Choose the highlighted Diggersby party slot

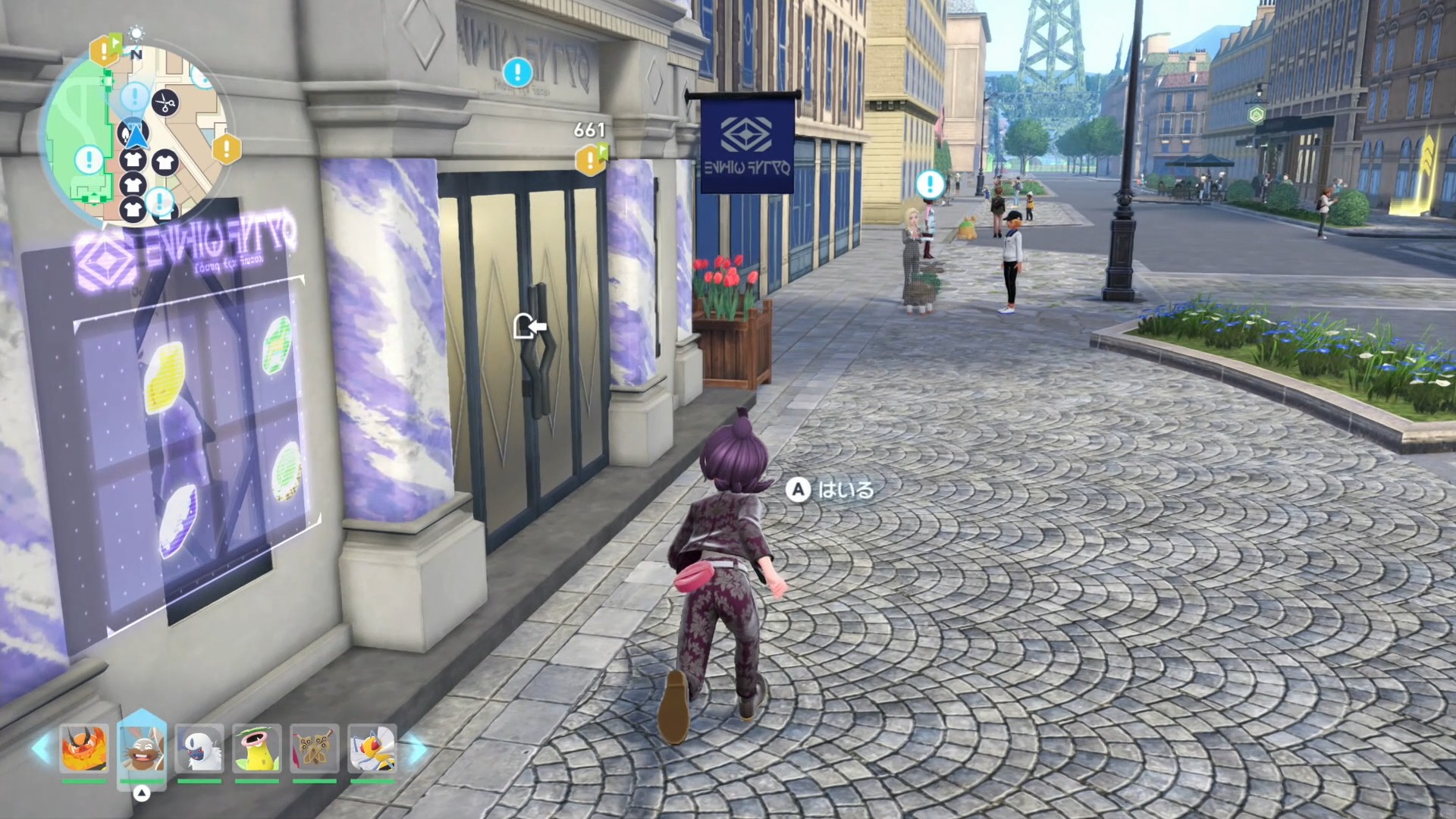[x=142, y=748]
